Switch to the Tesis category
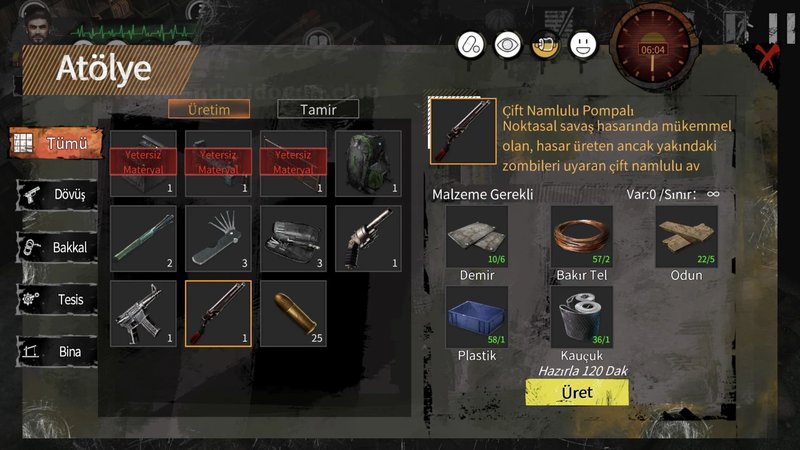 click(58, 299)
